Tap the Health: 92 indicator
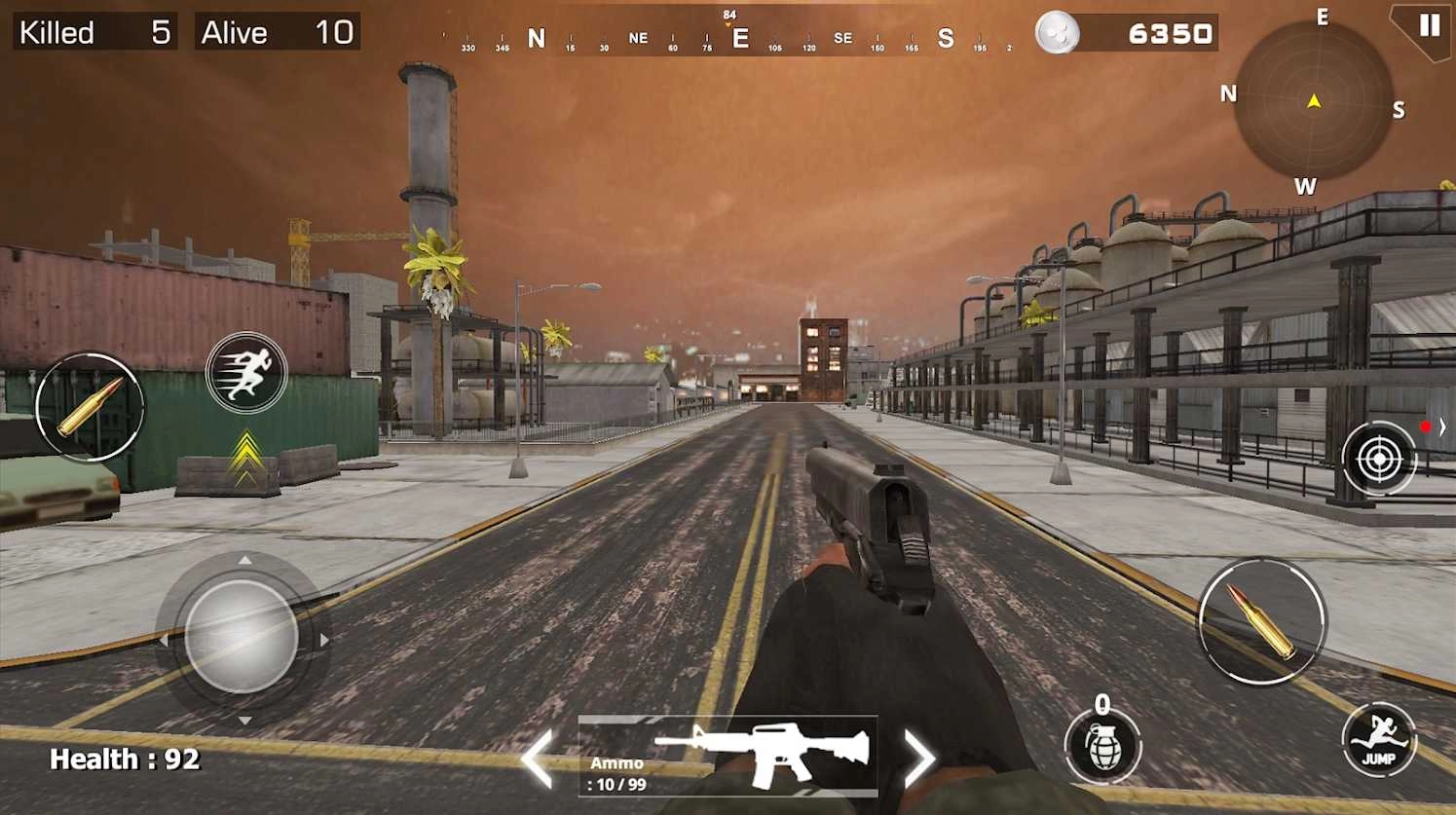The width and height of the screenshot is (1456, 815). 125,759
